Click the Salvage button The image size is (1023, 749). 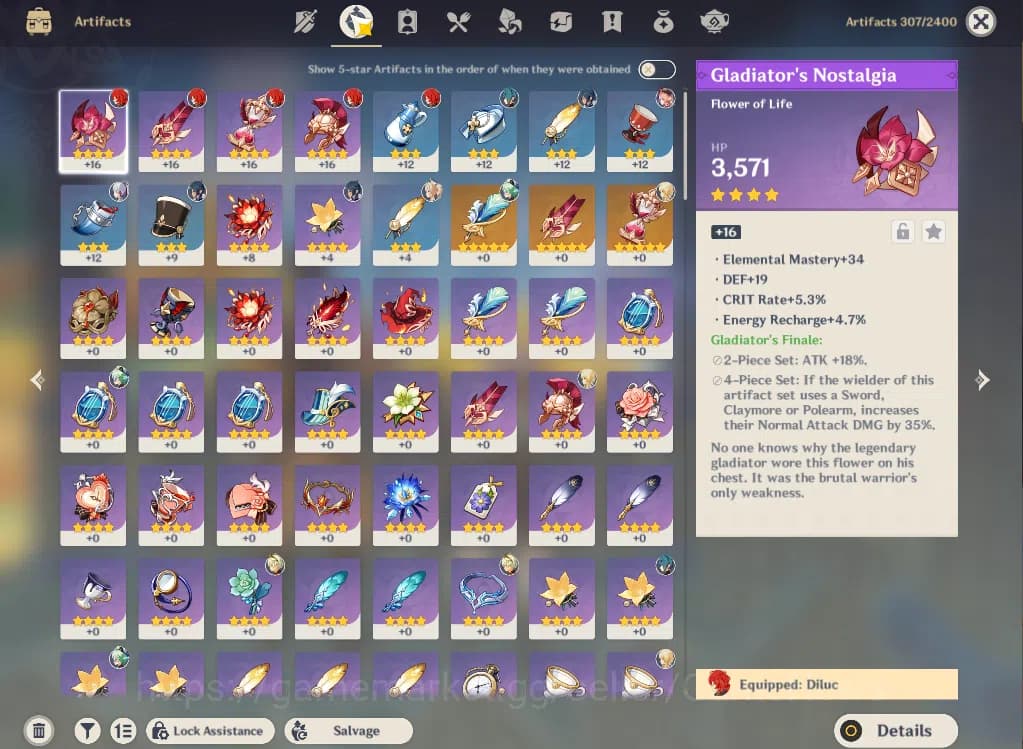pyautogui.click(x=348, y=731)
